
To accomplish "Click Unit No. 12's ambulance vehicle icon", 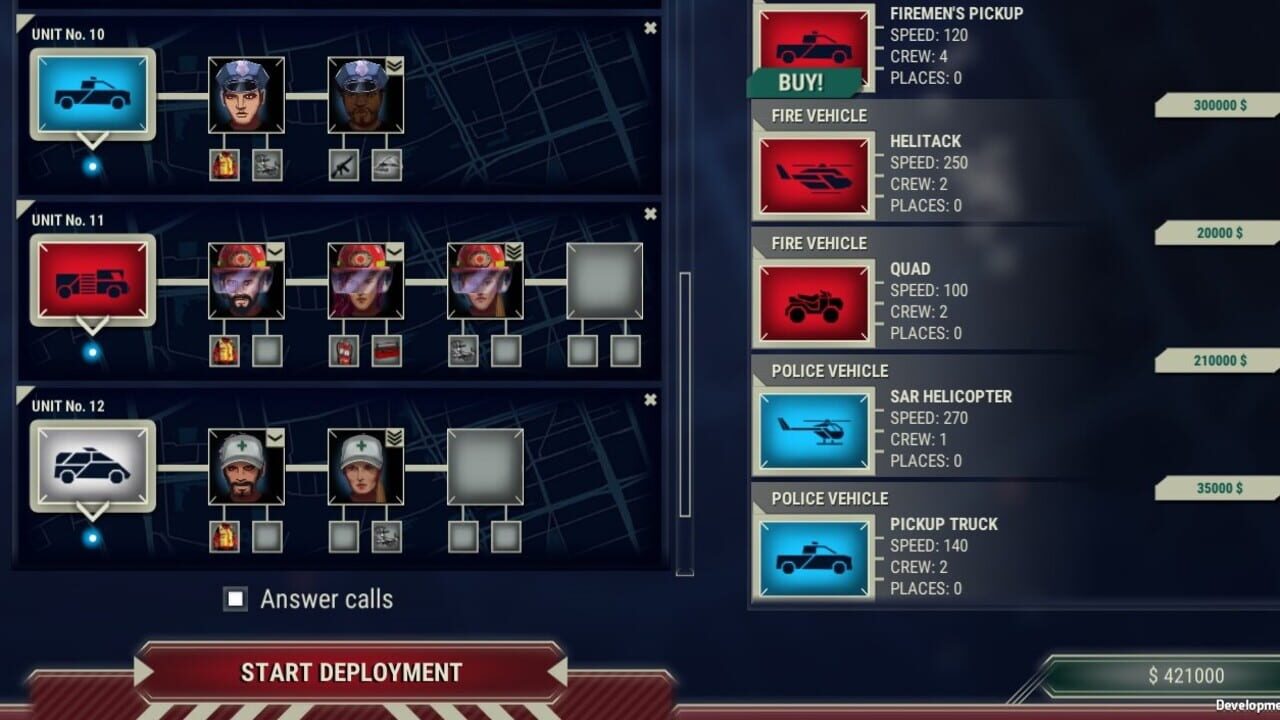I will (x=92, y=466).
